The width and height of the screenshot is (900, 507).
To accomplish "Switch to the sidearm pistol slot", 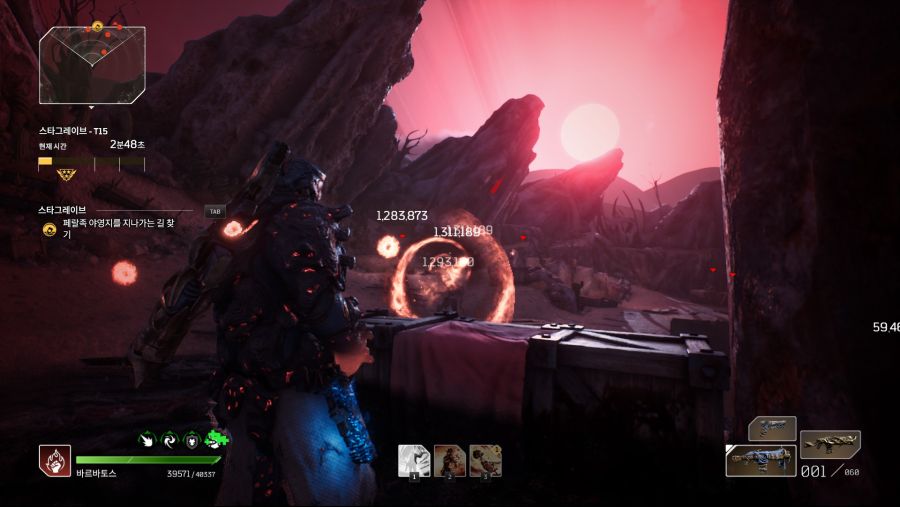I will [772, 428].
